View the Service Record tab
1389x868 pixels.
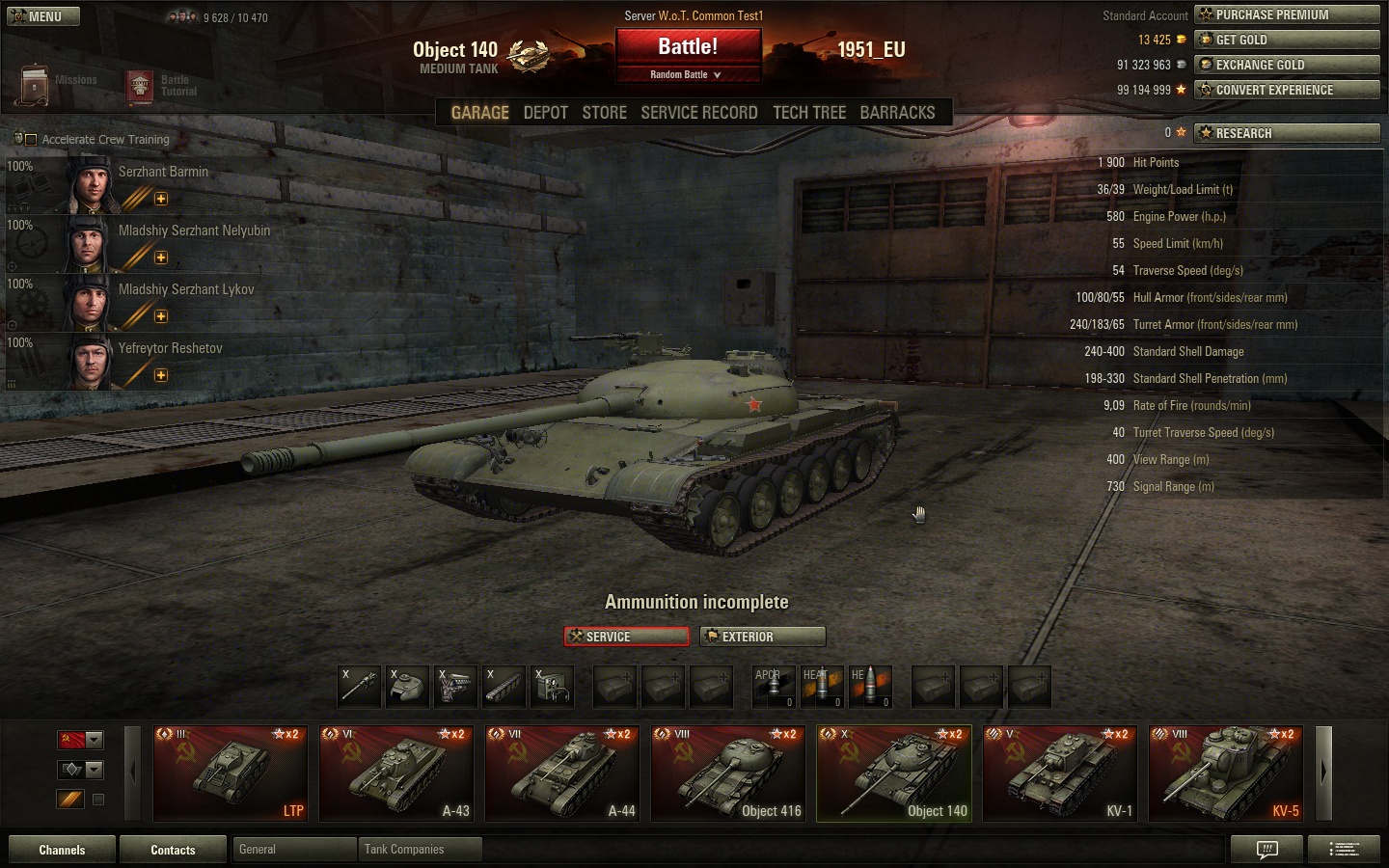tap(698, 113)
